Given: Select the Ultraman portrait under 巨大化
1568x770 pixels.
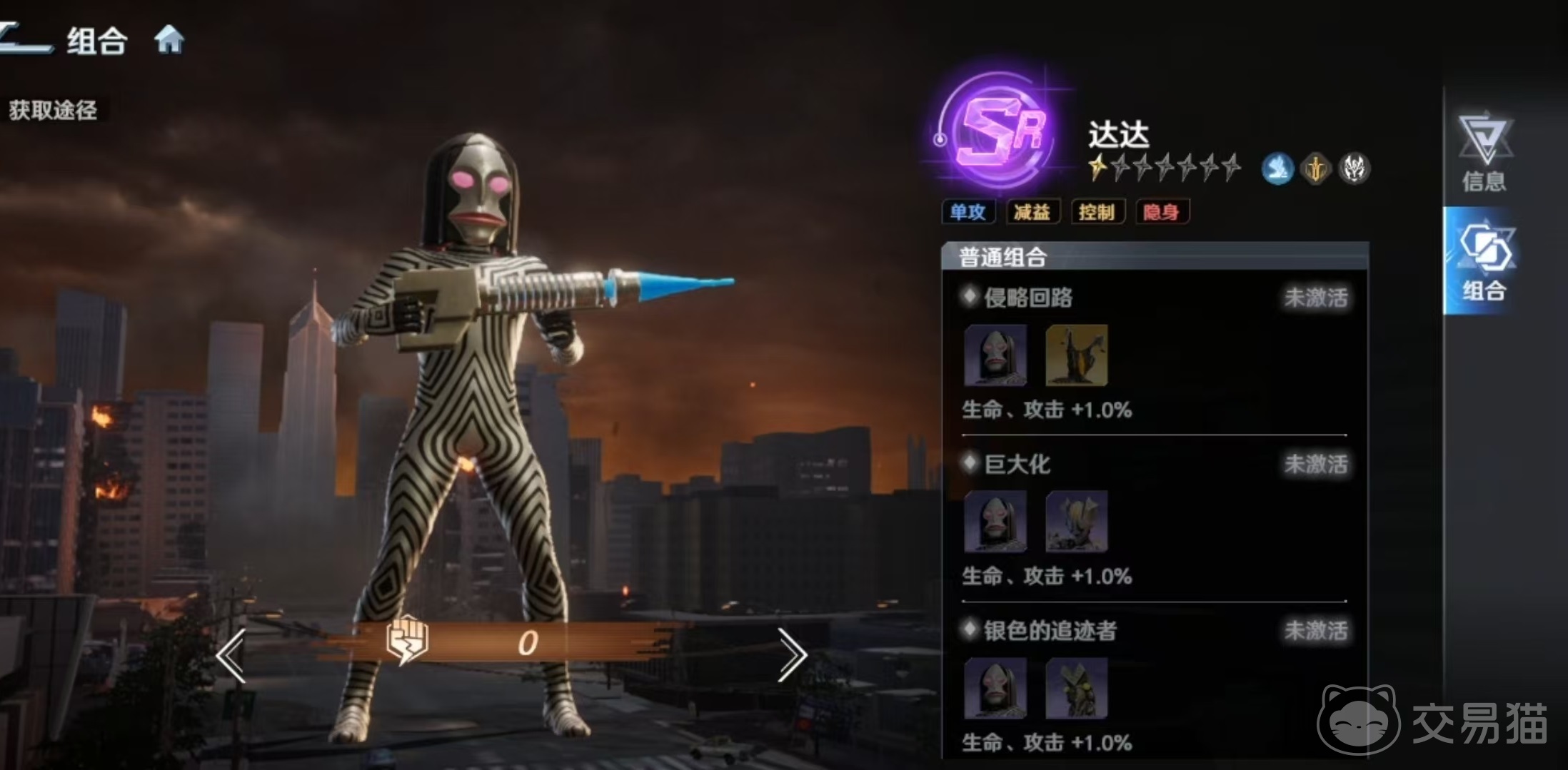Looking at the screenshot, I should (x=1076, y=522).
